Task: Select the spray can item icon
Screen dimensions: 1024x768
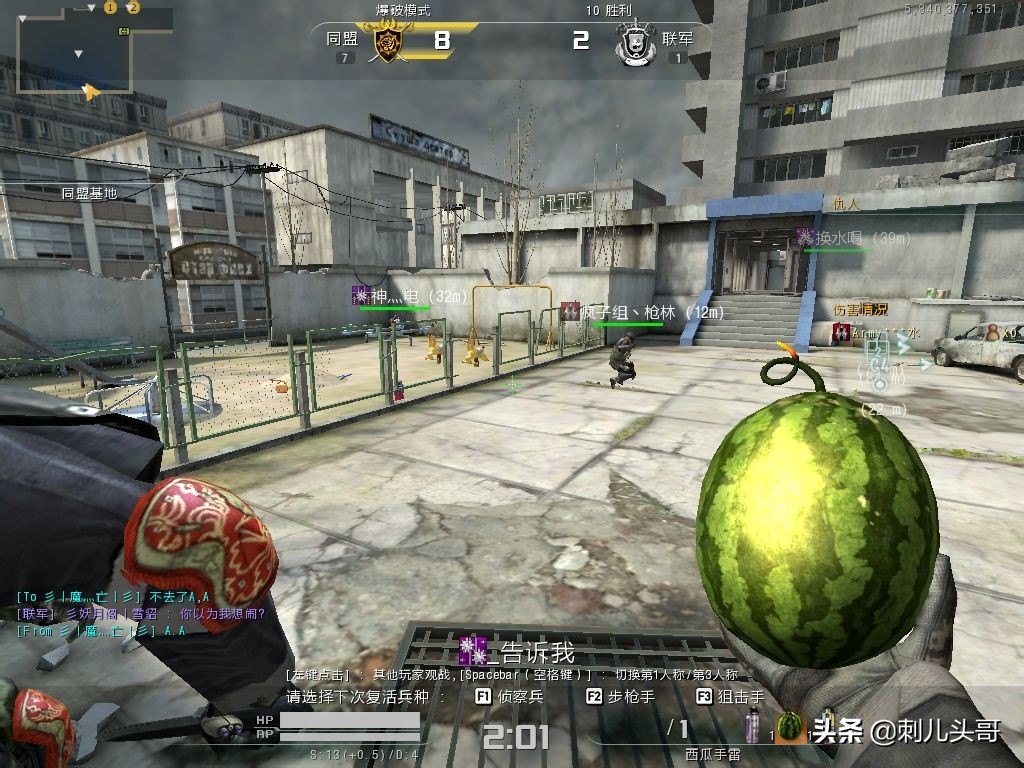Action: coord(752,725)
